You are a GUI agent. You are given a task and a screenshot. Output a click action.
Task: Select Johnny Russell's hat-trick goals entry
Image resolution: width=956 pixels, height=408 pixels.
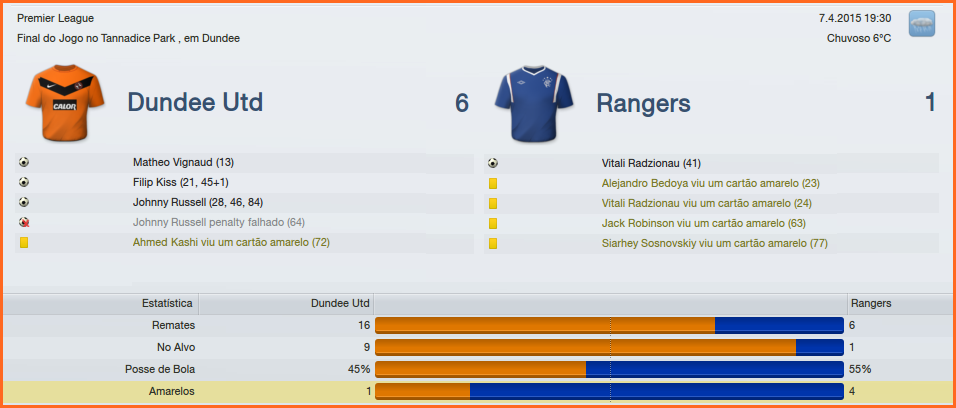click(x=198, y=202)
